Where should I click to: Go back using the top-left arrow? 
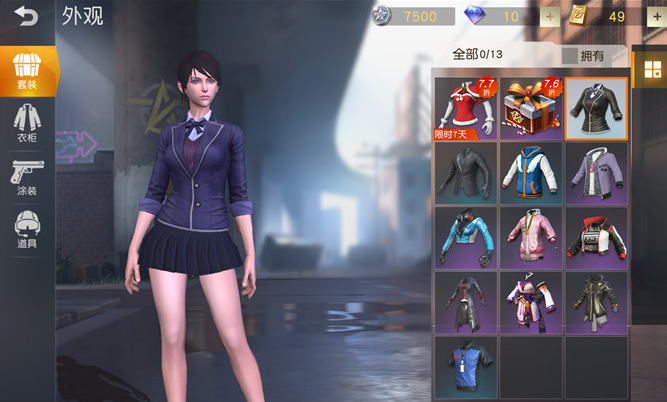point(26,16)
